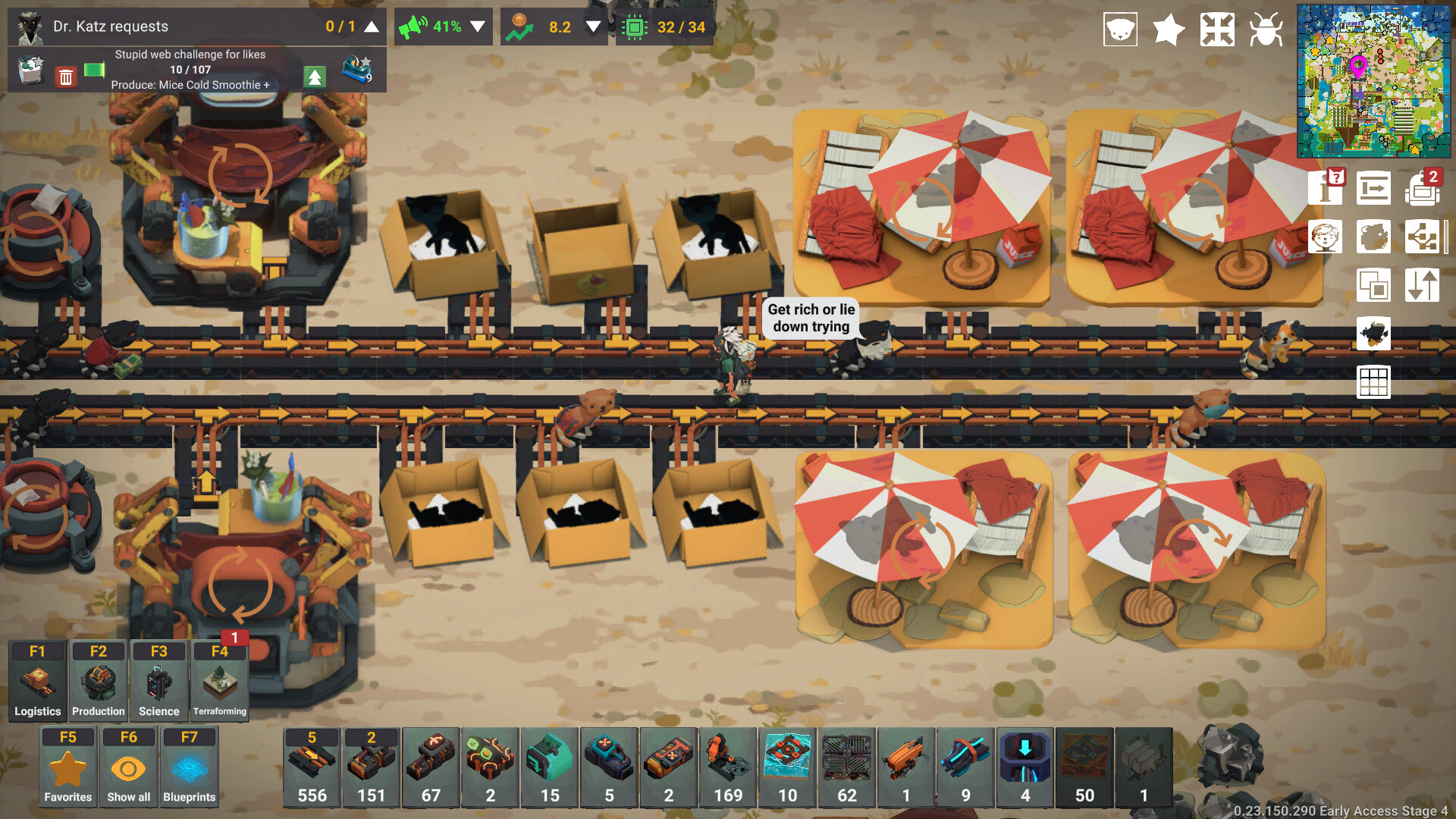
Task: Open the backpack icon with 2 notifications
Action: tap(1423, 190)
